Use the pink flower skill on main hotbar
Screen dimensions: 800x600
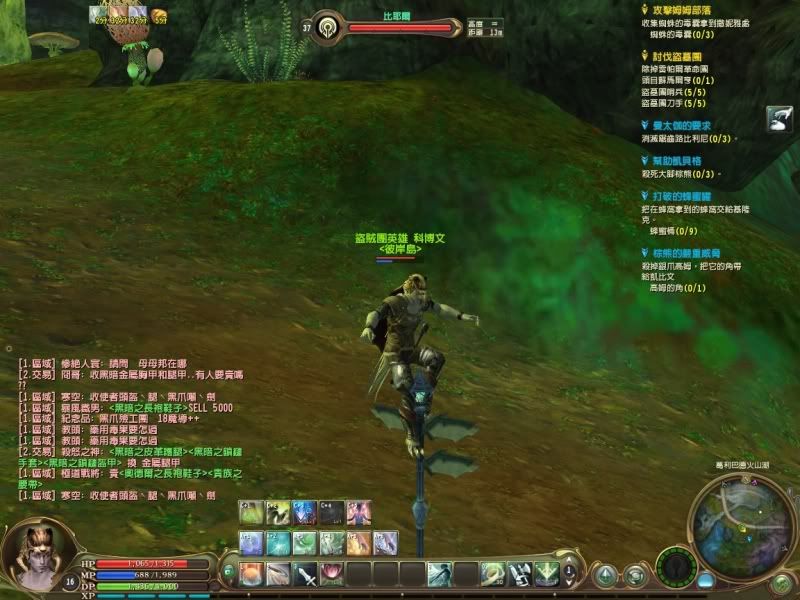[x=331, y=574]
